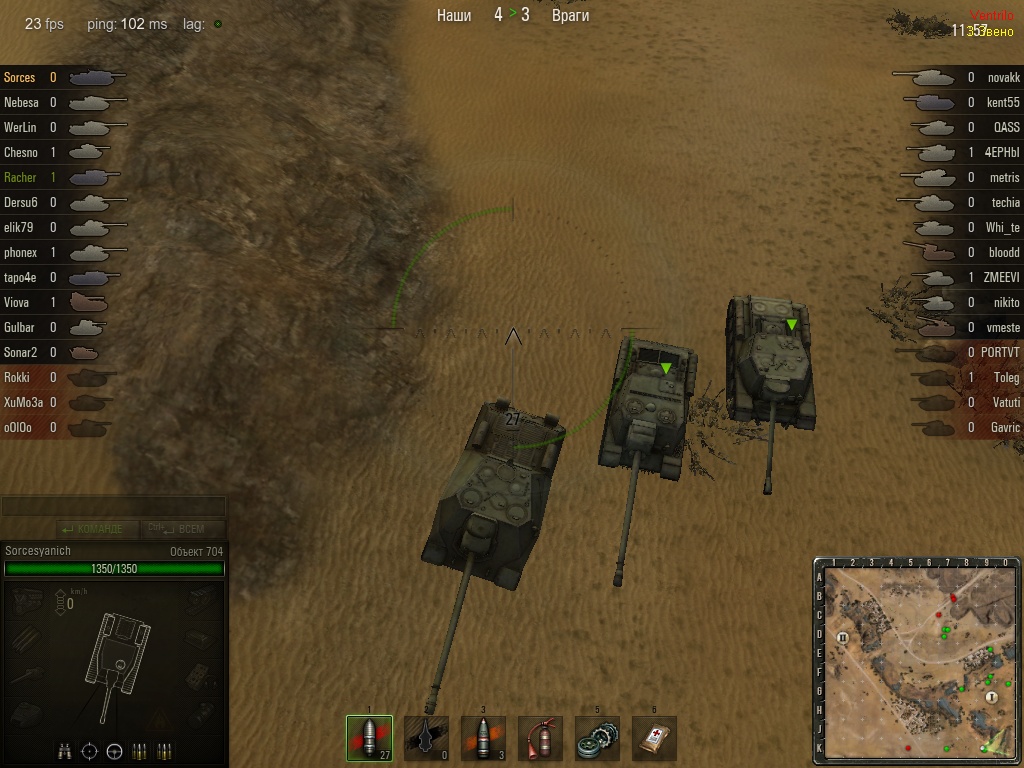Select teammate Racher in the team list

20,178
